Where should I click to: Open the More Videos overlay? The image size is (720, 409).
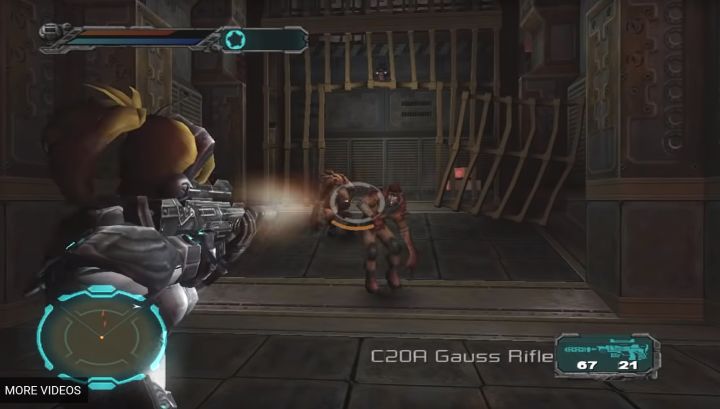tap(42, 390)
